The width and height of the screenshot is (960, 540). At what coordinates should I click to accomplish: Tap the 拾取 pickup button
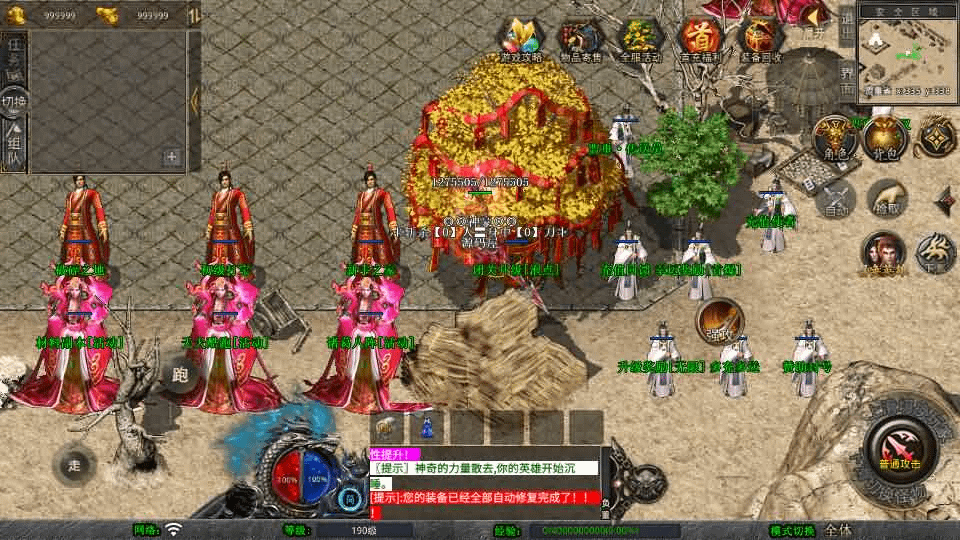click(886, 199)
